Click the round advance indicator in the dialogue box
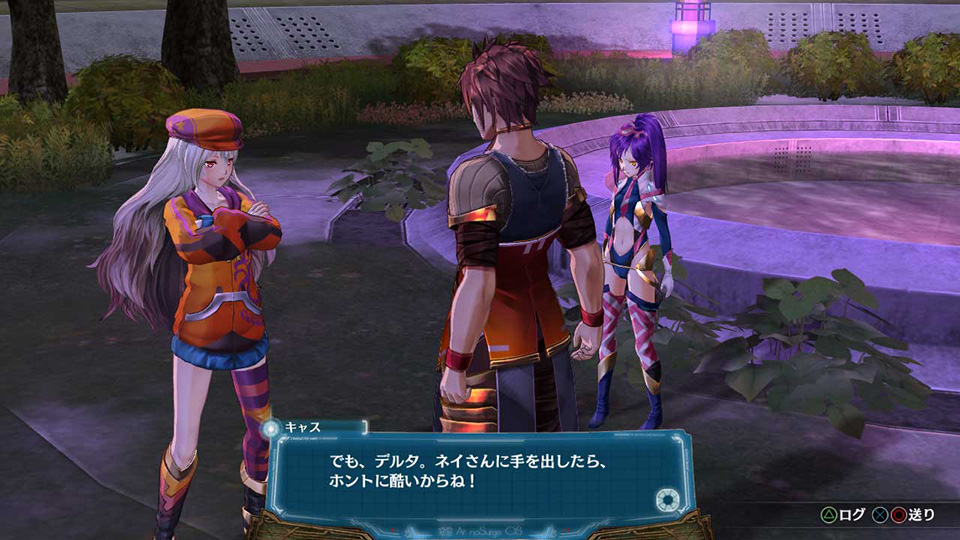This screenshot has height=540, width=960. [x=663, y=500]
